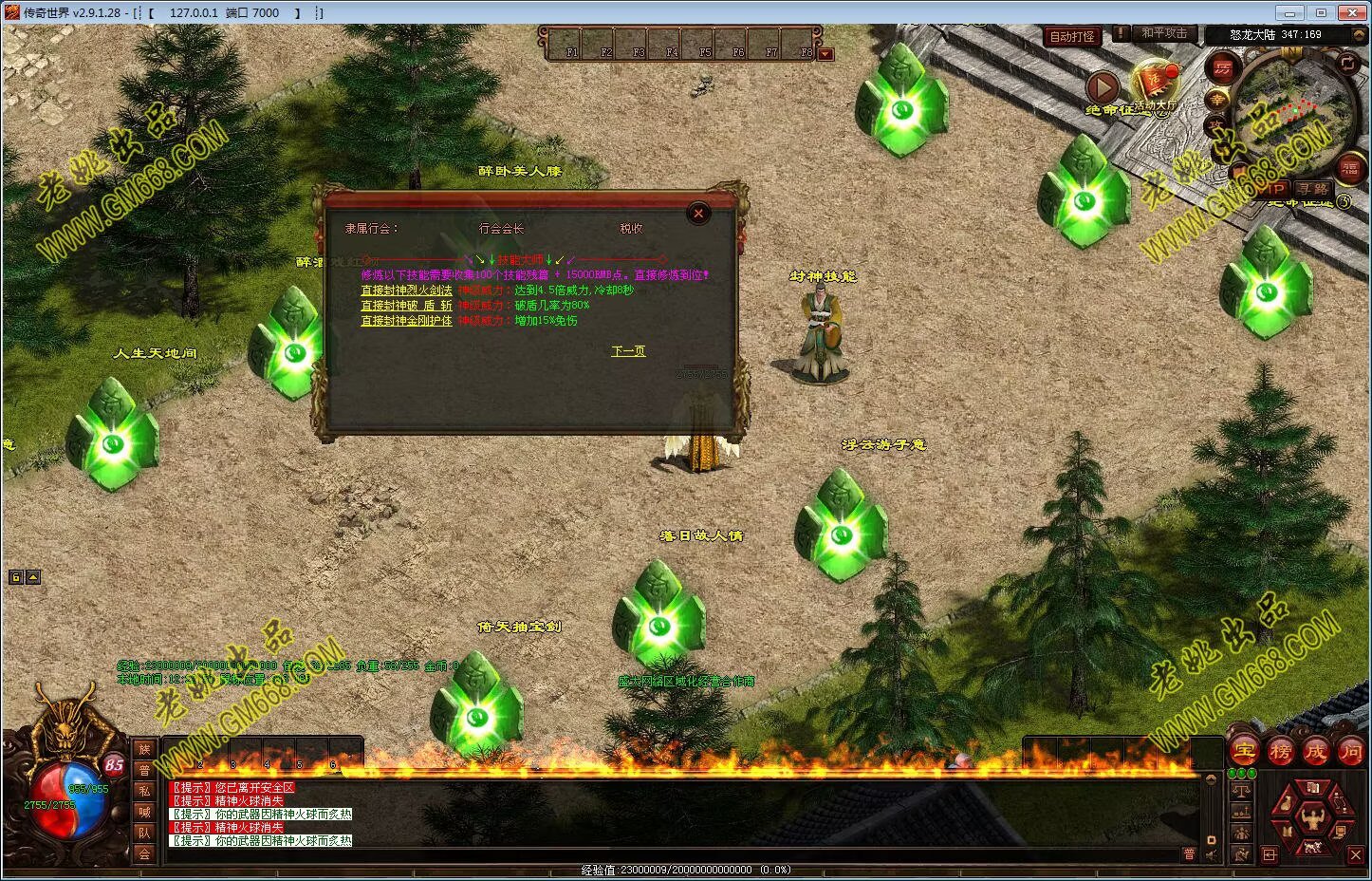Activate the 寻路 pathfinding button
This screenshot has width=1372, height=881.
pos(1313,190)
